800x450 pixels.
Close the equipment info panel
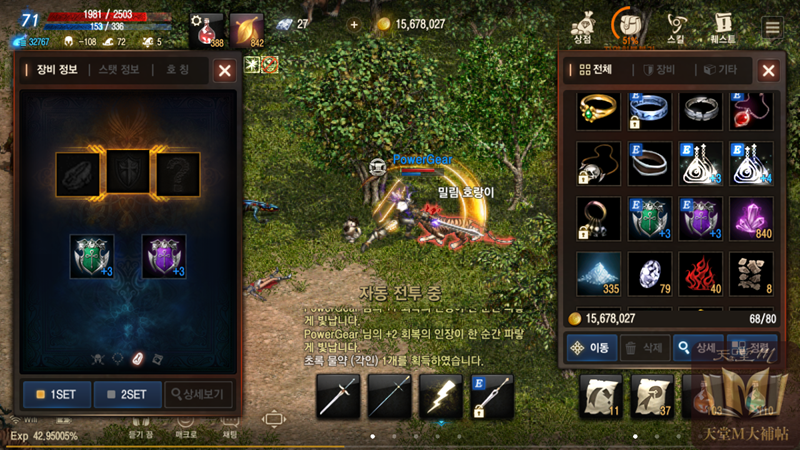225,70
